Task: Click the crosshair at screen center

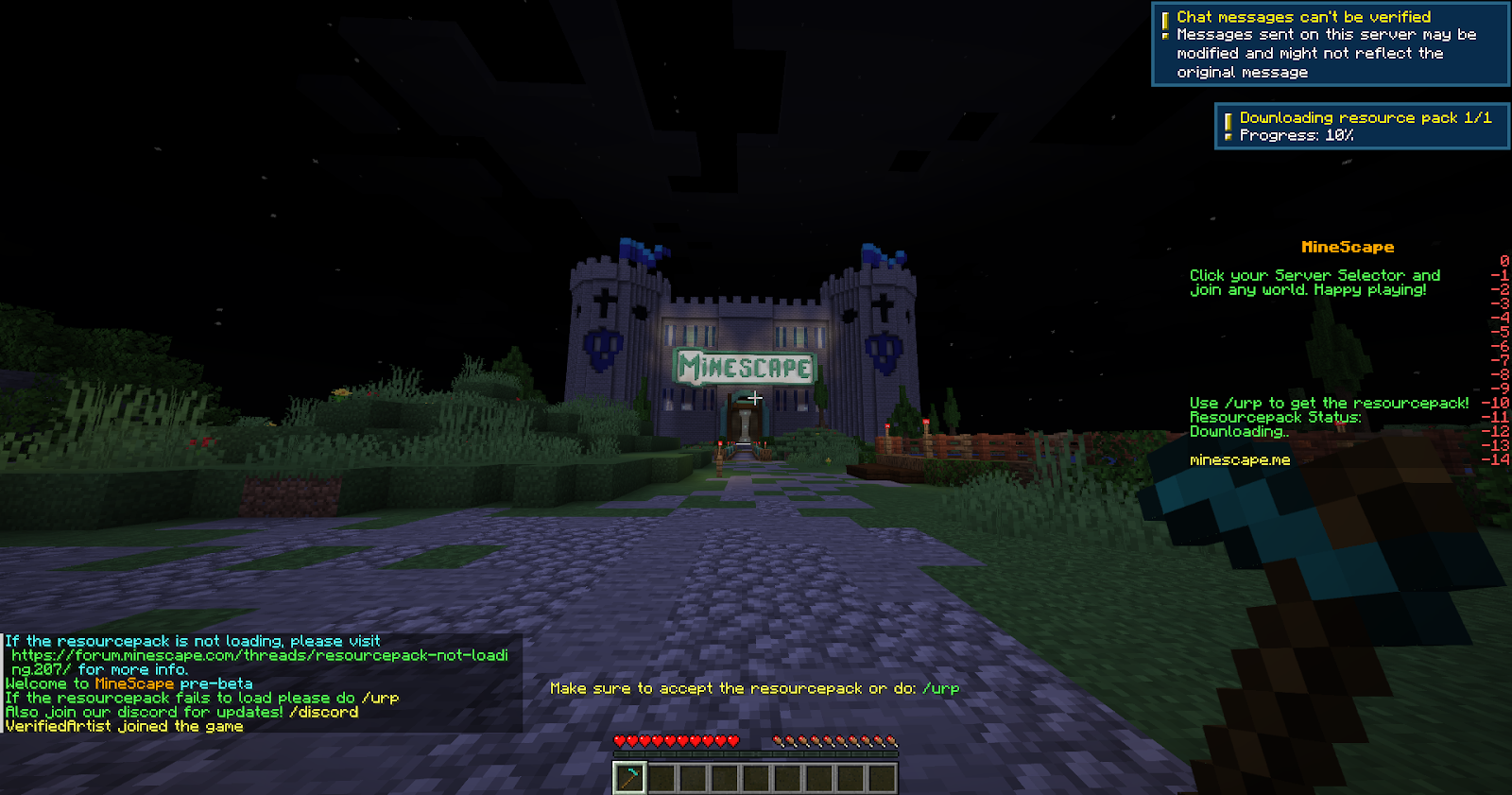Action: click(756, 398)
